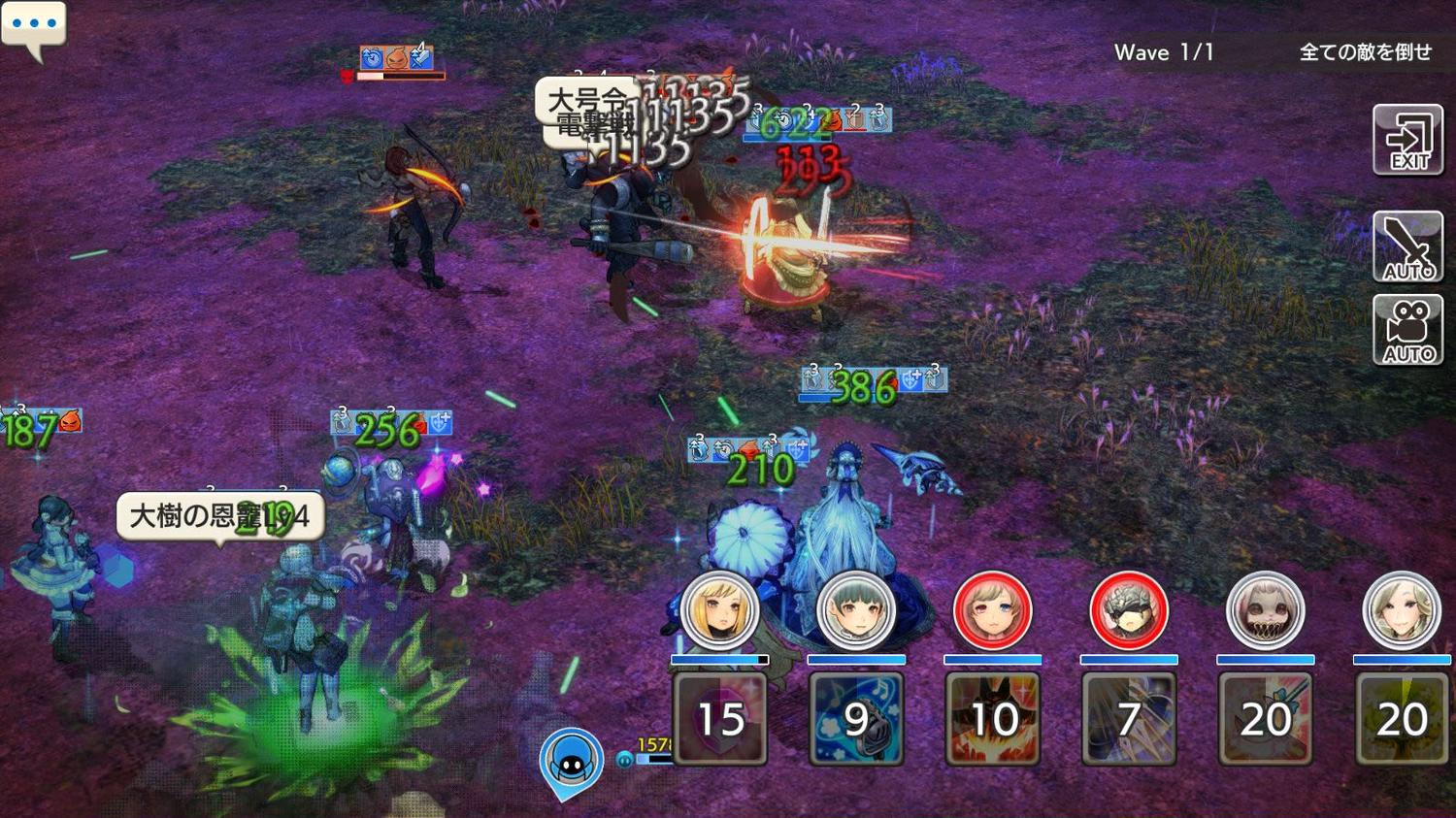Toggle auto battle with the sword AUTO button
Screen dimensions: 1456x818
pyautogui.click(x=1407, y=246)
